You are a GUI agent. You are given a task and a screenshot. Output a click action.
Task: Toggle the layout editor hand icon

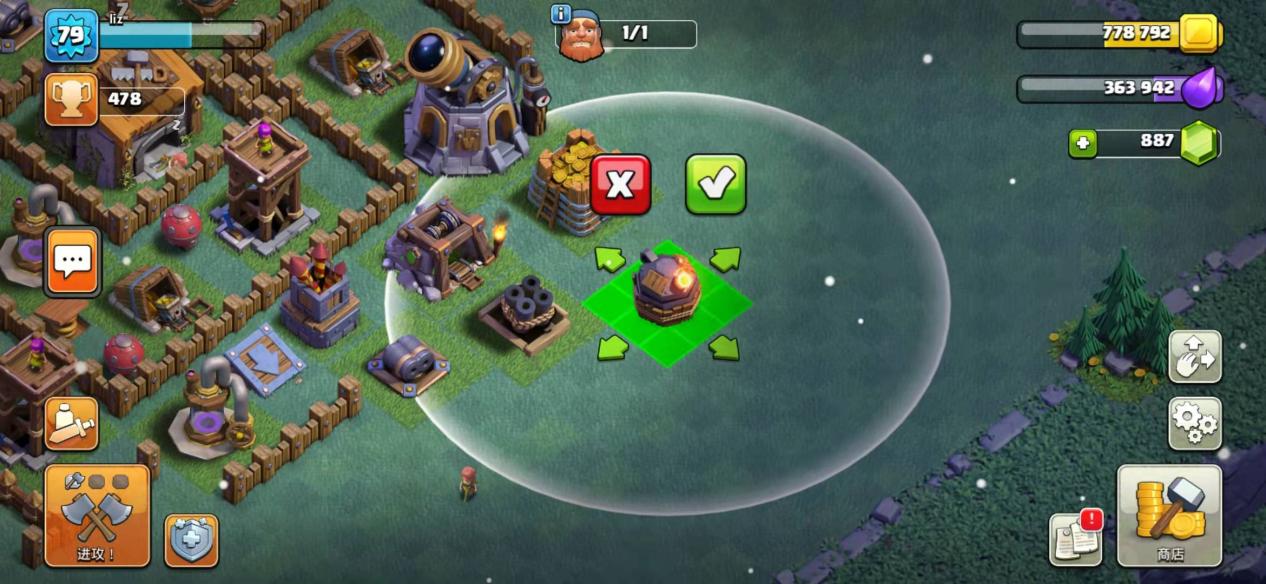pos(1194,356)
